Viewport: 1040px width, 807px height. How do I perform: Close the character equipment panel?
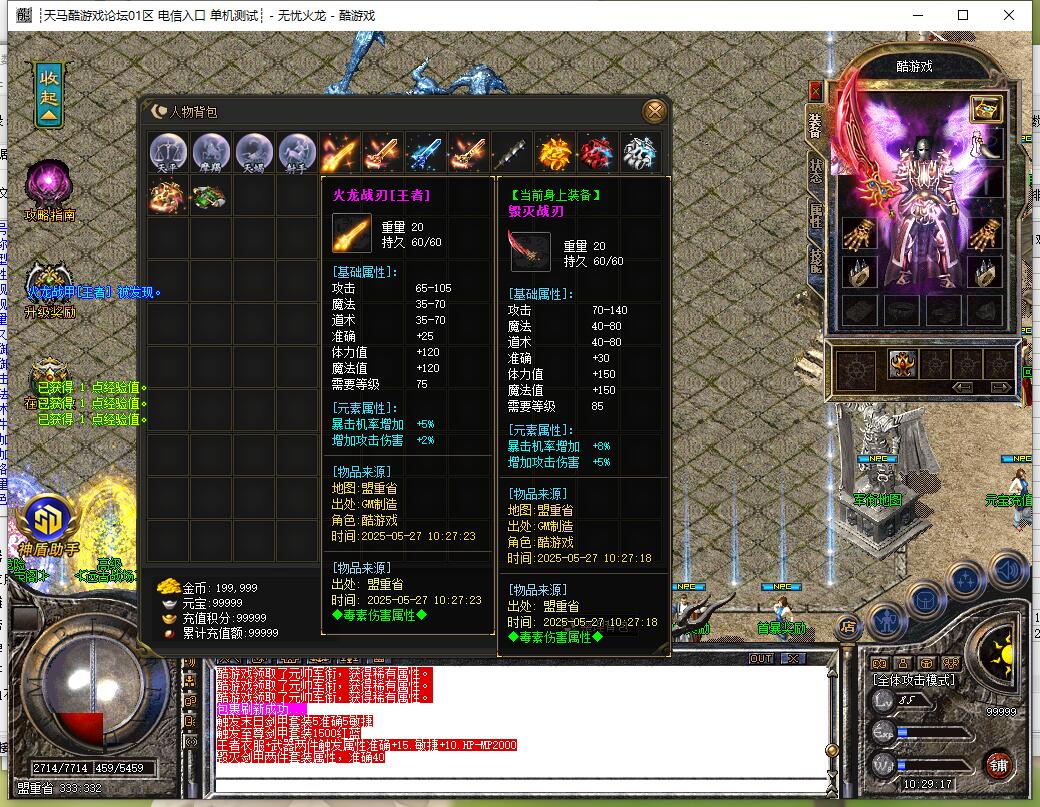pos(815,90)
